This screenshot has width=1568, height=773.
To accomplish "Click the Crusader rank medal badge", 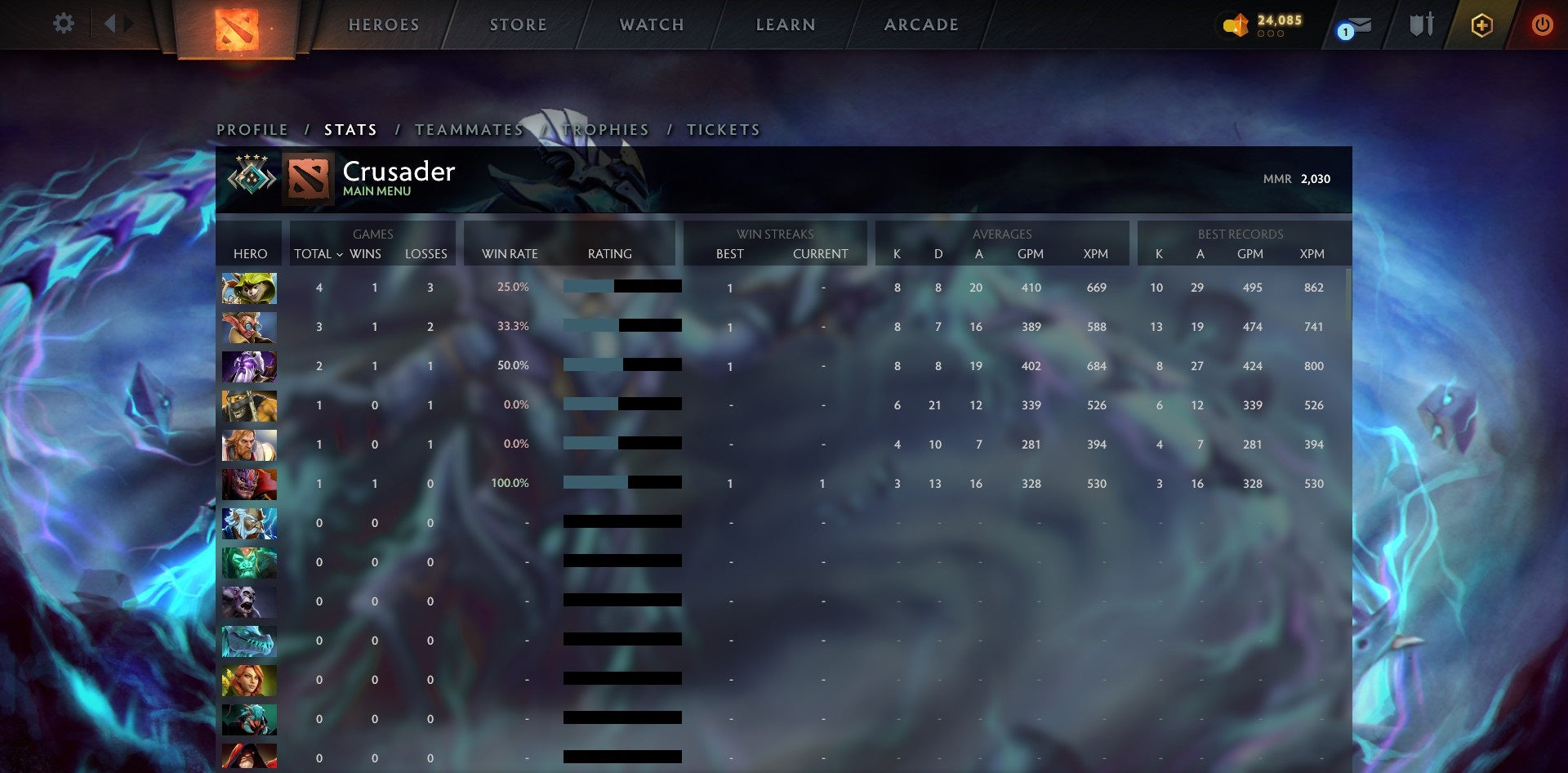I will [x=250, y=176].
